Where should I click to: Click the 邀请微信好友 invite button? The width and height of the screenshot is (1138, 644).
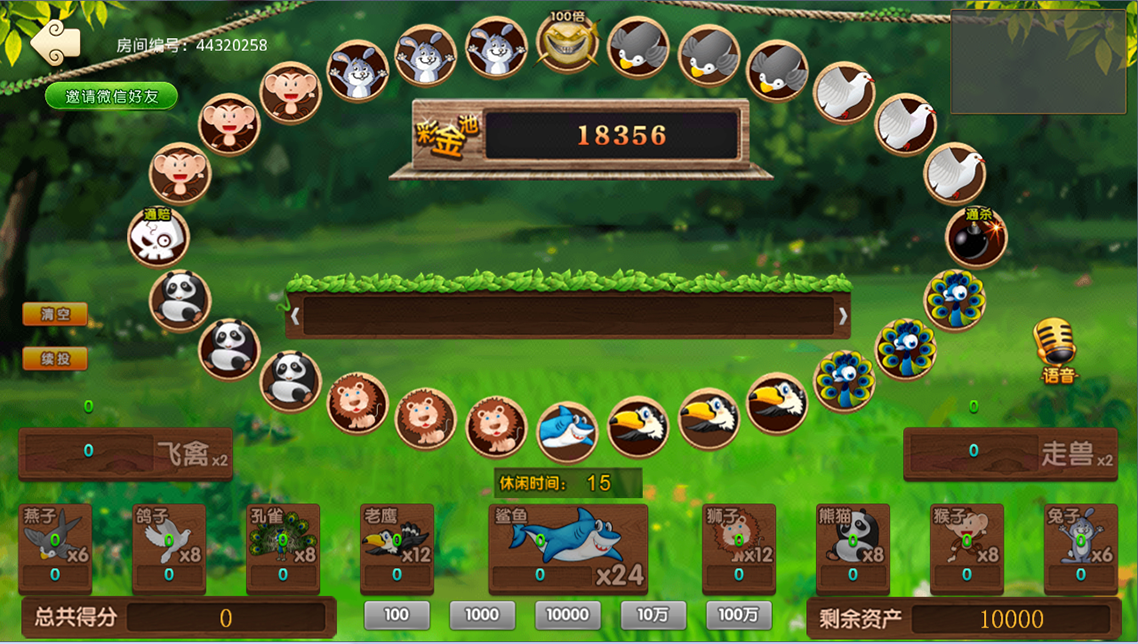coord(111,96)
